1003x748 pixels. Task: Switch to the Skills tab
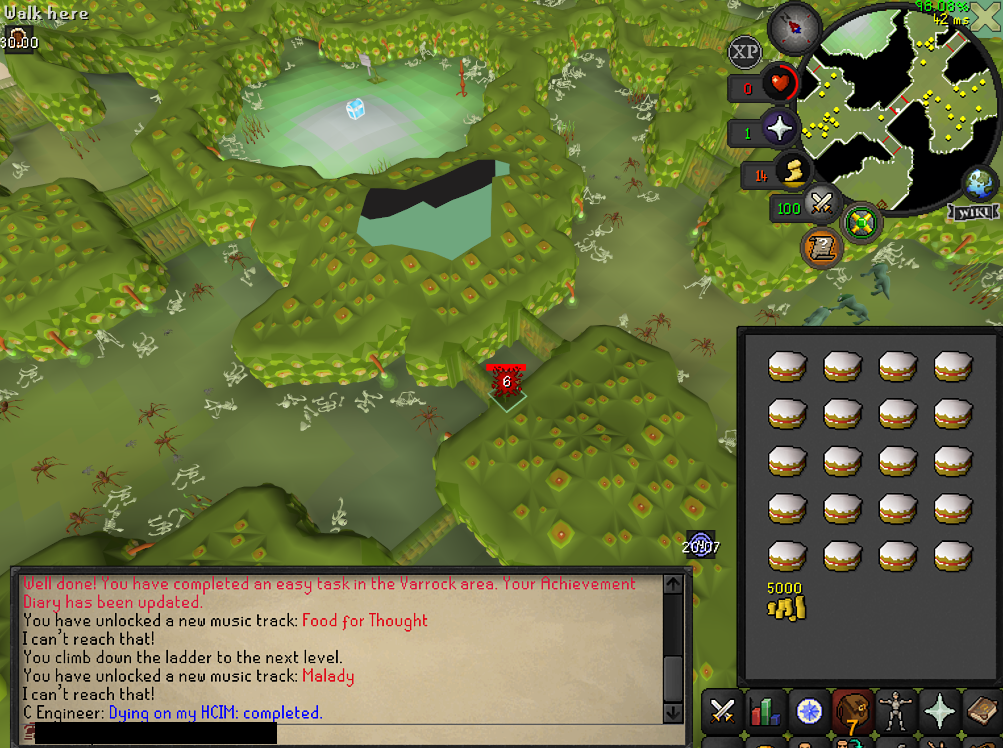(765, 711)
